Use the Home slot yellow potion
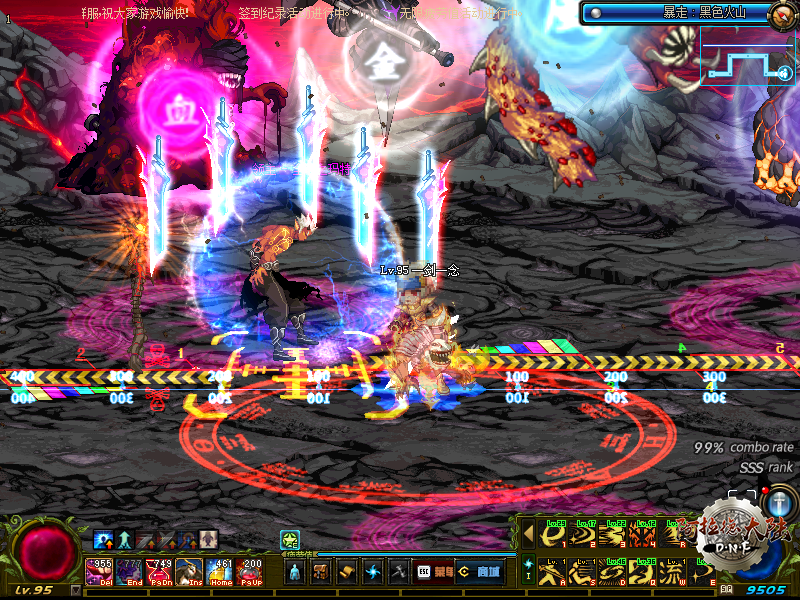800x600 pixels. (x=220, y=573)
